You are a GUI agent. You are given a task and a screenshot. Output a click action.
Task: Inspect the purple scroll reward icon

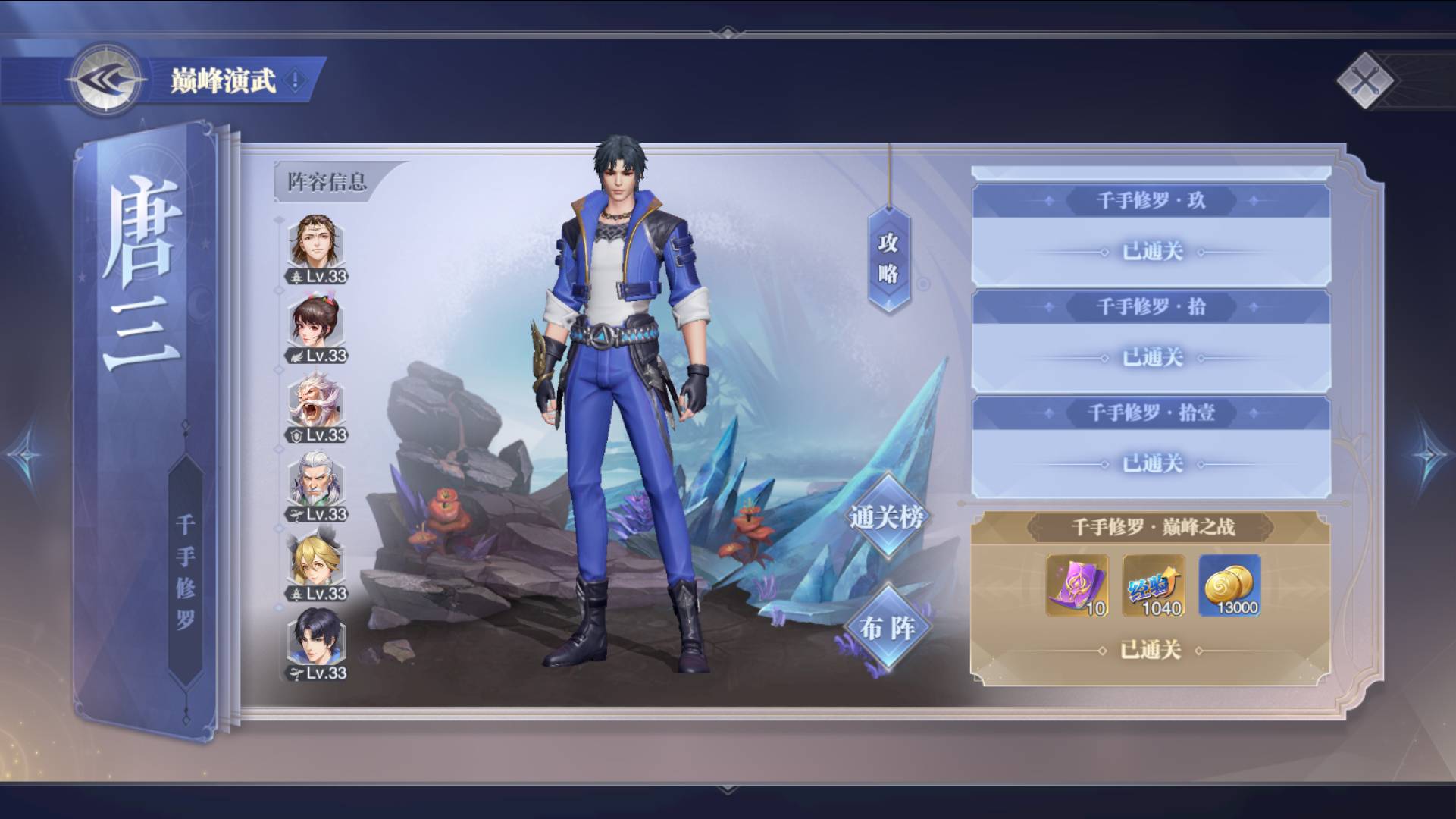1078,585
